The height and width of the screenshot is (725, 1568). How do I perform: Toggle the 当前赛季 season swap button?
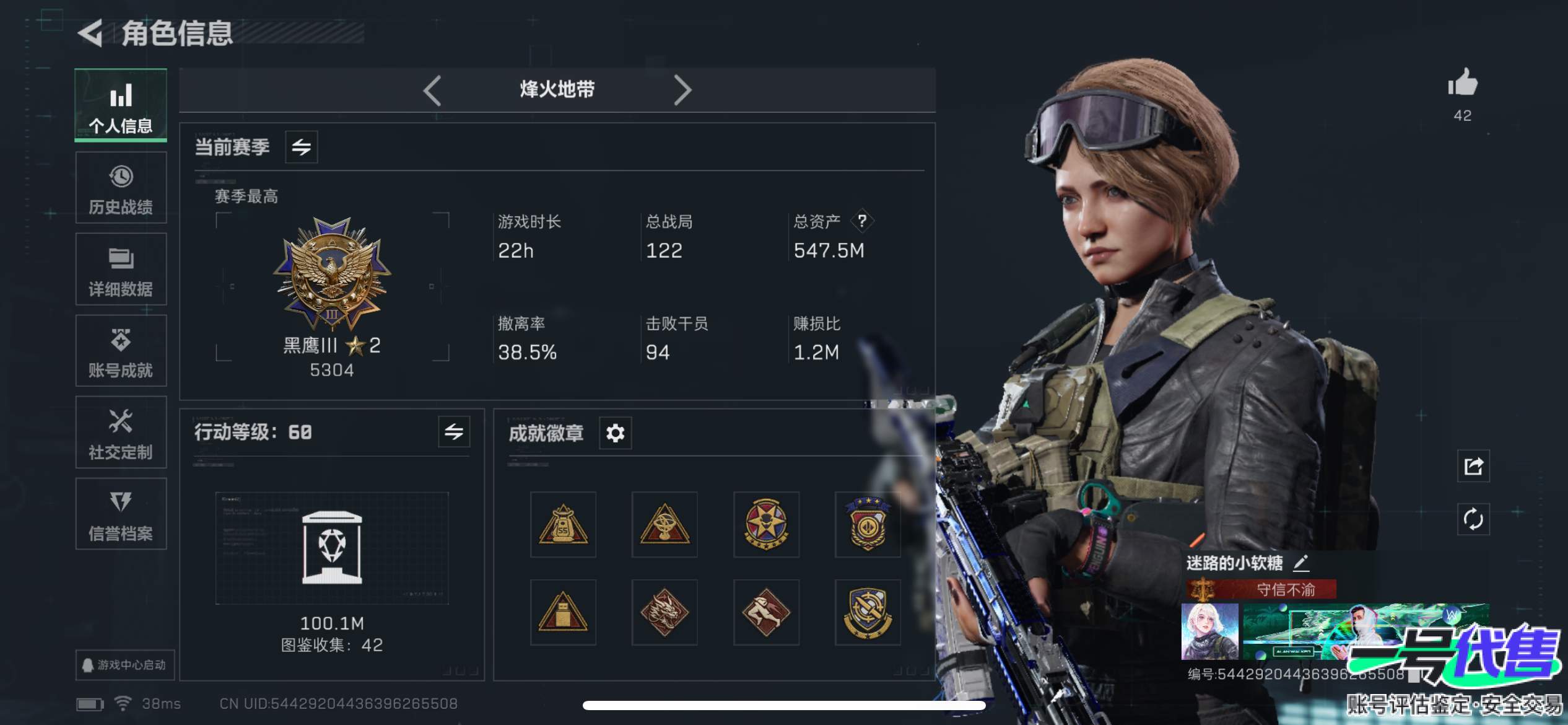(302, 147)
